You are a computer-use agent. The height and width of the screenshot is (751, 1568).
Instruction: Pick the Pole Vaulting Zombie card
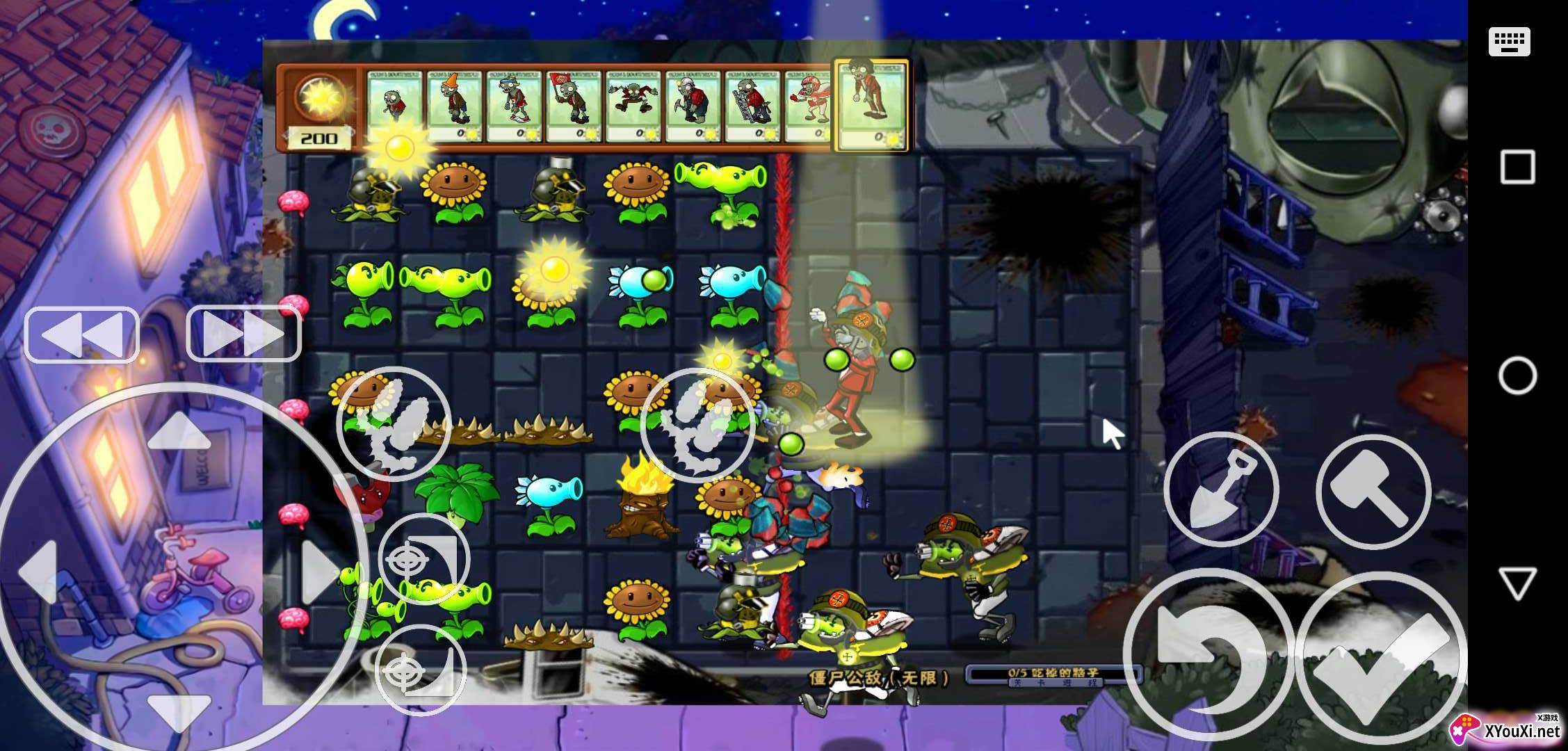514,106
